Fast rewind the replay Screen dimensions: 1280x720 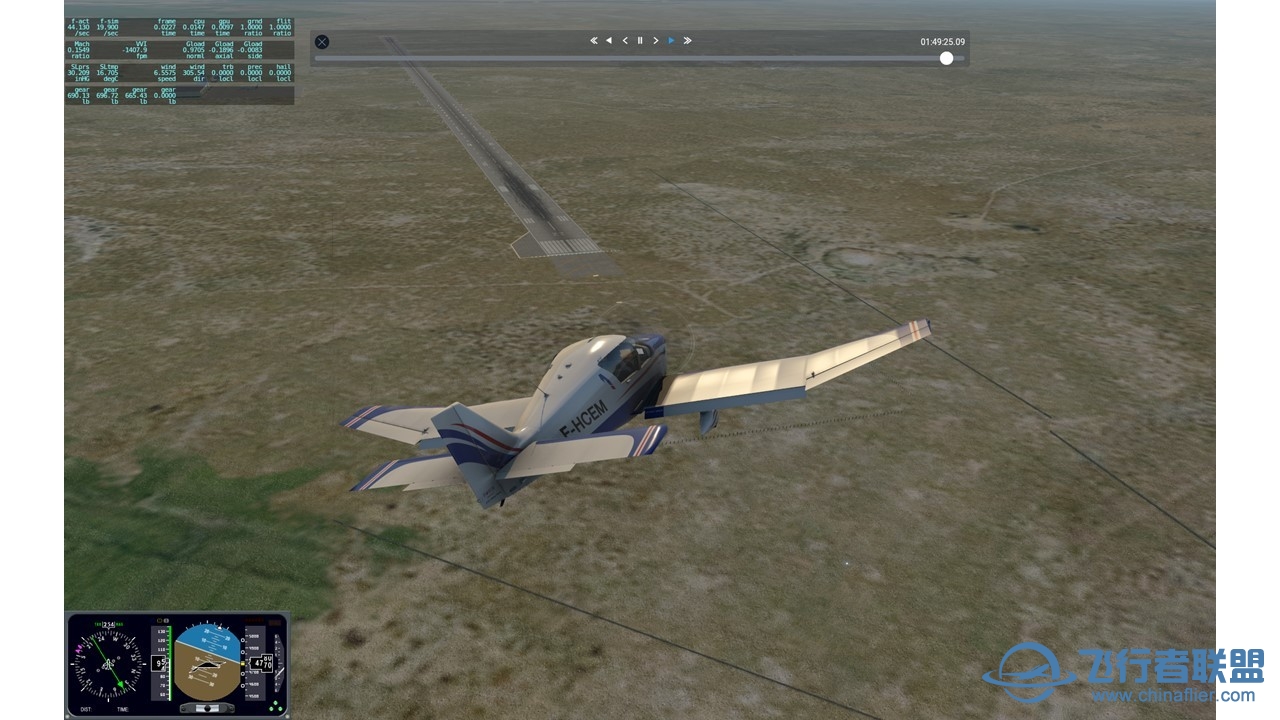pos(593,41)
